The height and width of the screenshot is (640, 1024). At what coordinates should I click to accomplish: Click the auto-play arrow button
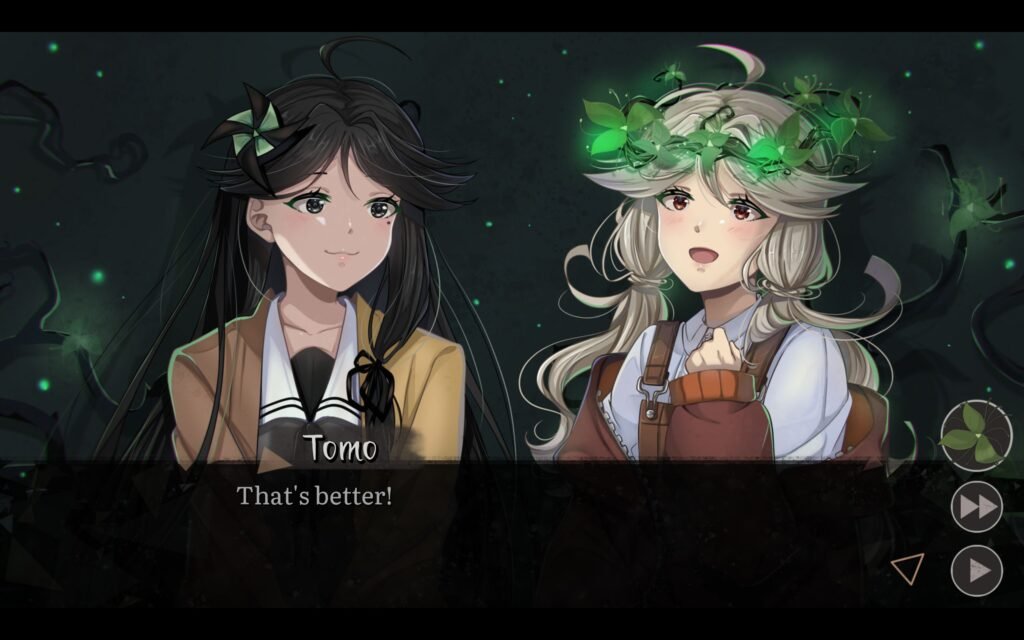coord(976,571)
